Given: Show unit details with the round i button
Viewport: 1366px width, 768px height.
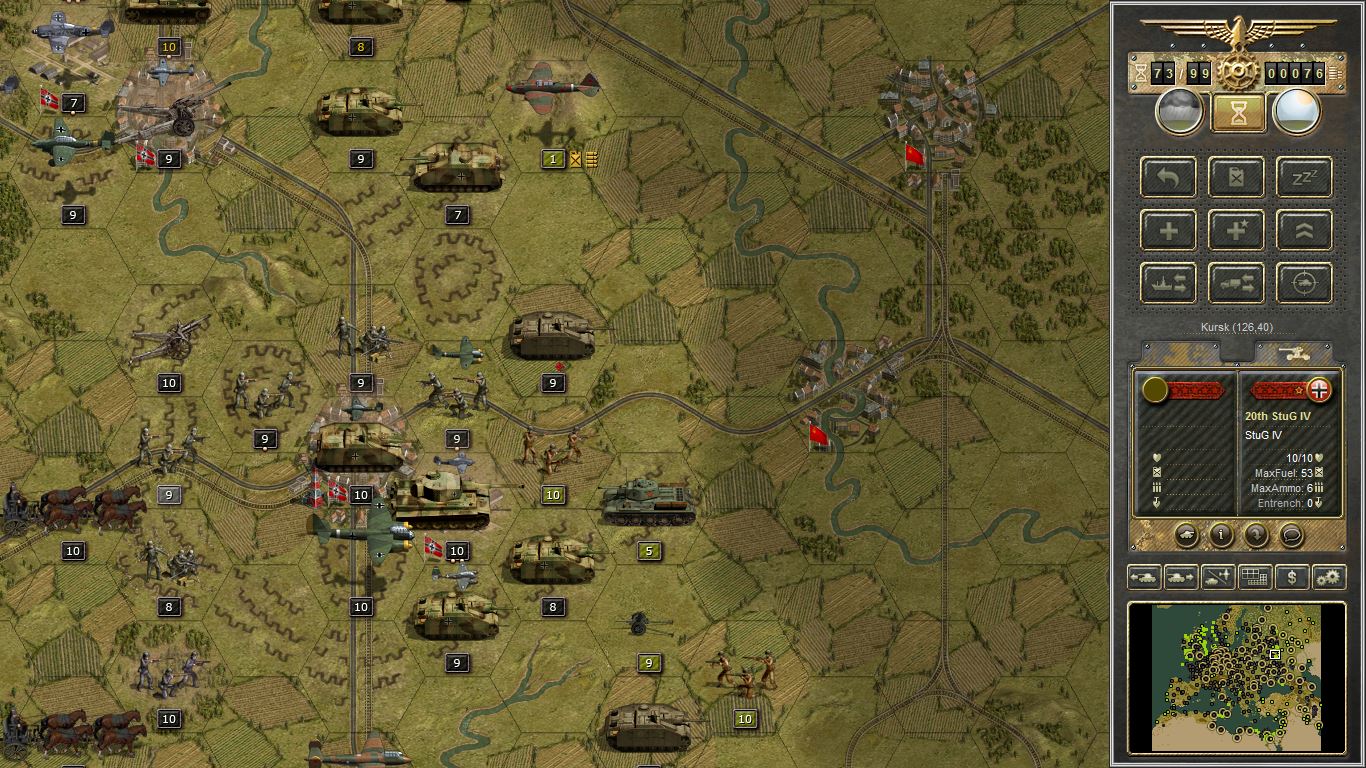Looking at the screenshot, I should pos(1219,536).
